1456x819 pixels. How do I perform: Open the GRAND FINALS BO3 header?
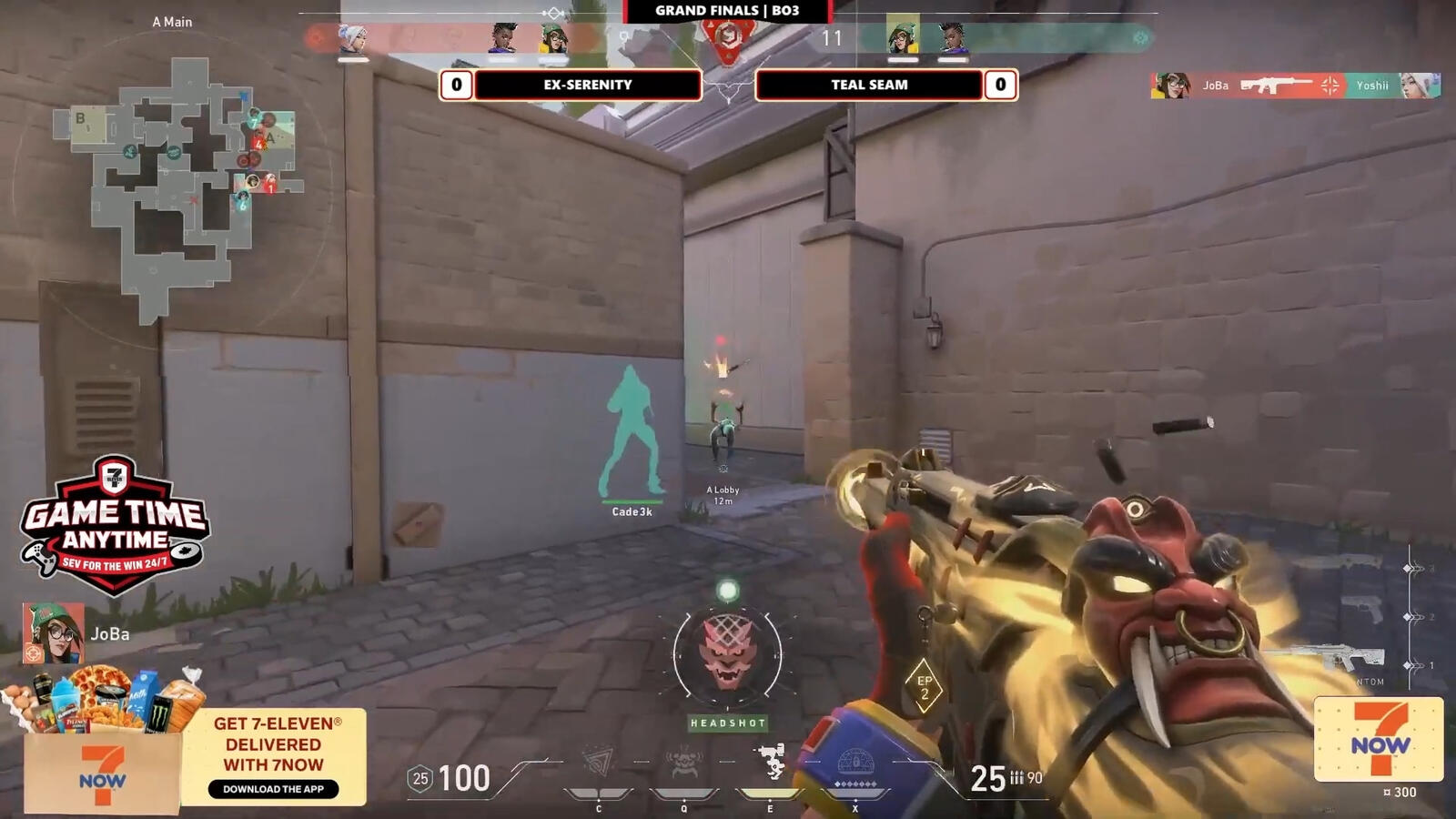[728, 11]
